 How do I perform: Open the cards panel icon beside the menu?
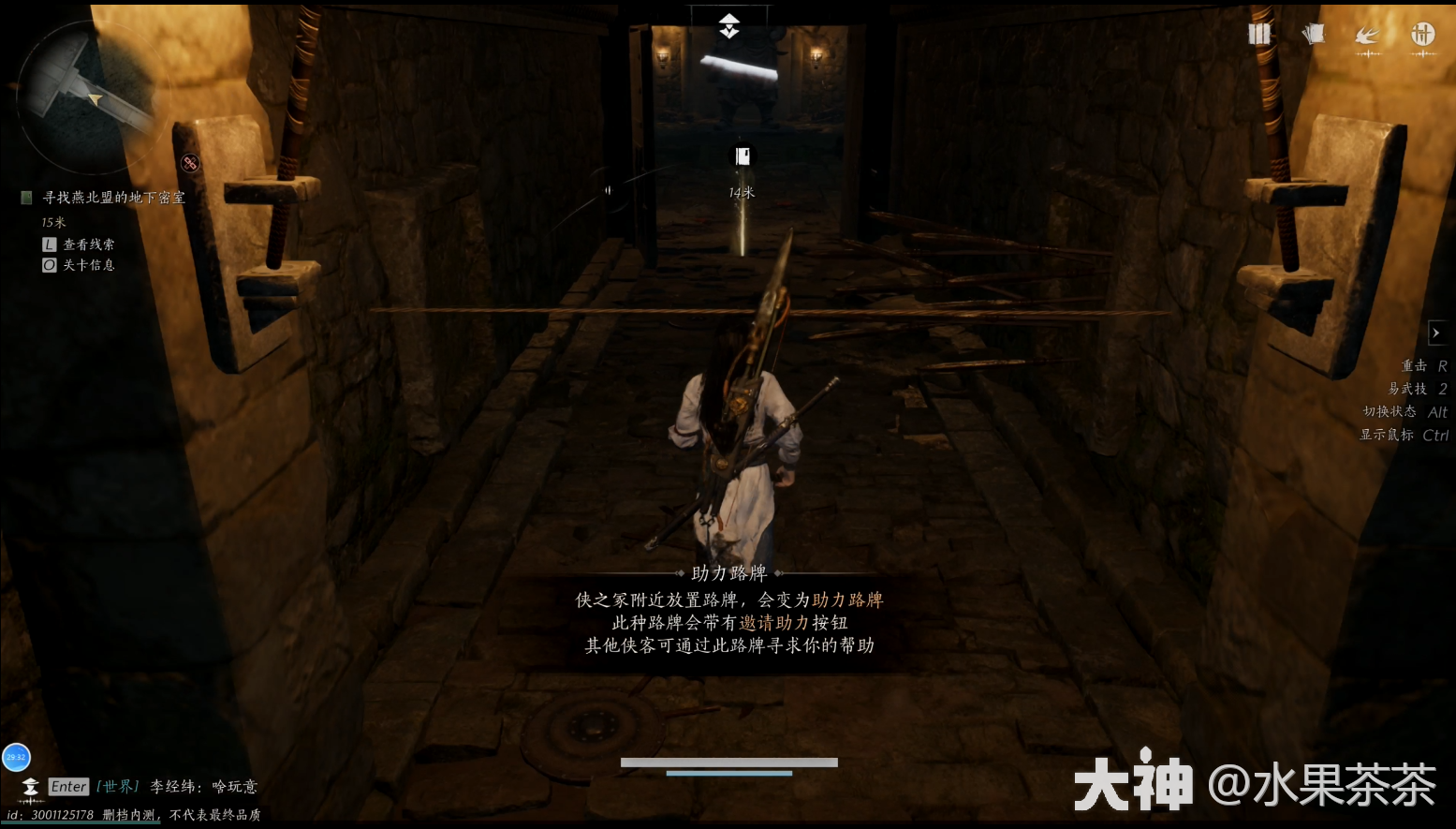click(1313, 33)
